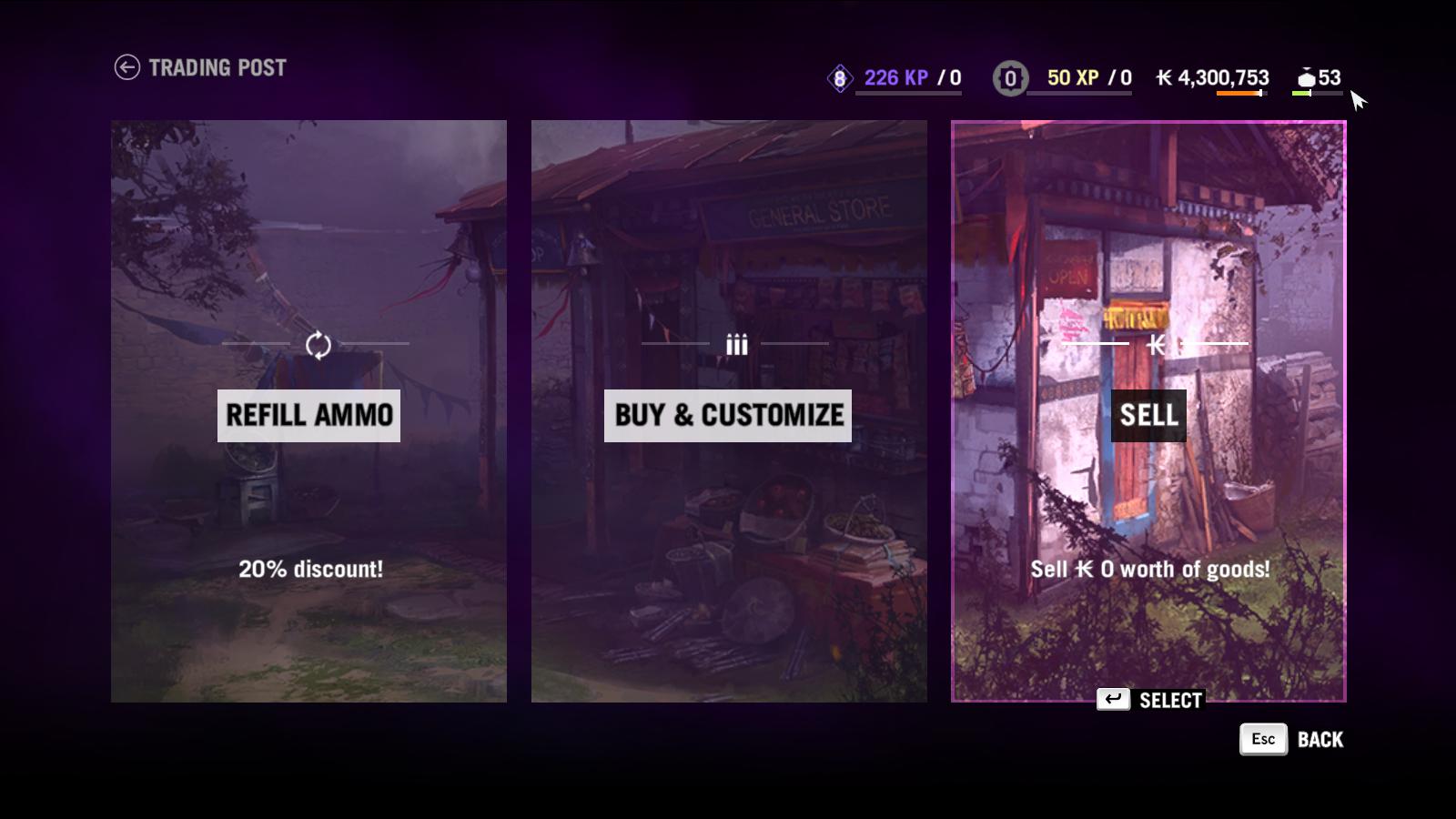Image resolution: width=1456 pixels, height=819 pixels.
Task: Select the highlighted SELL panel
Action: (1148, 417)
